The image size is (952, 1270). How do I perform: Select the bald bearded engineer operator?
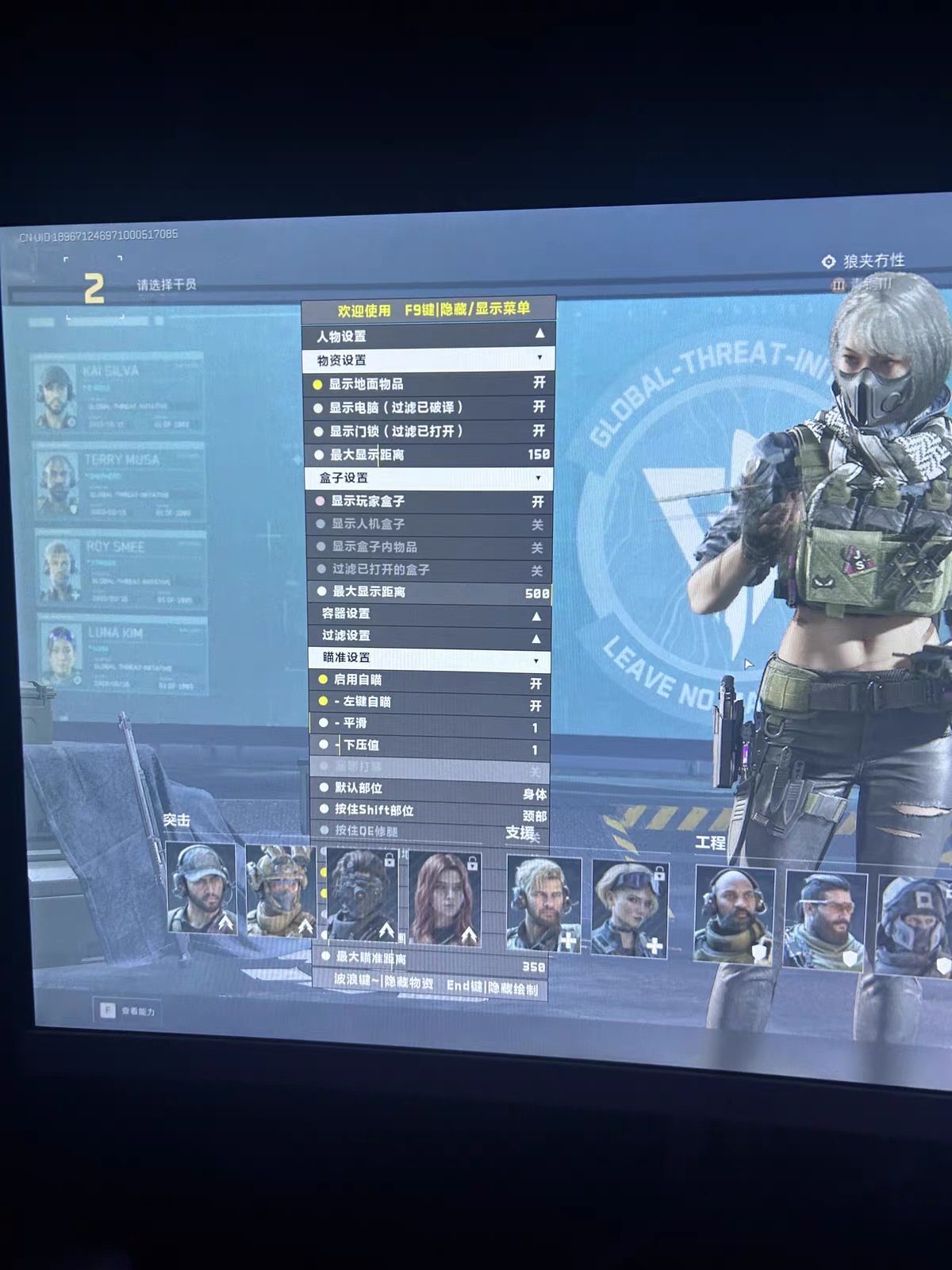(733, 914)
